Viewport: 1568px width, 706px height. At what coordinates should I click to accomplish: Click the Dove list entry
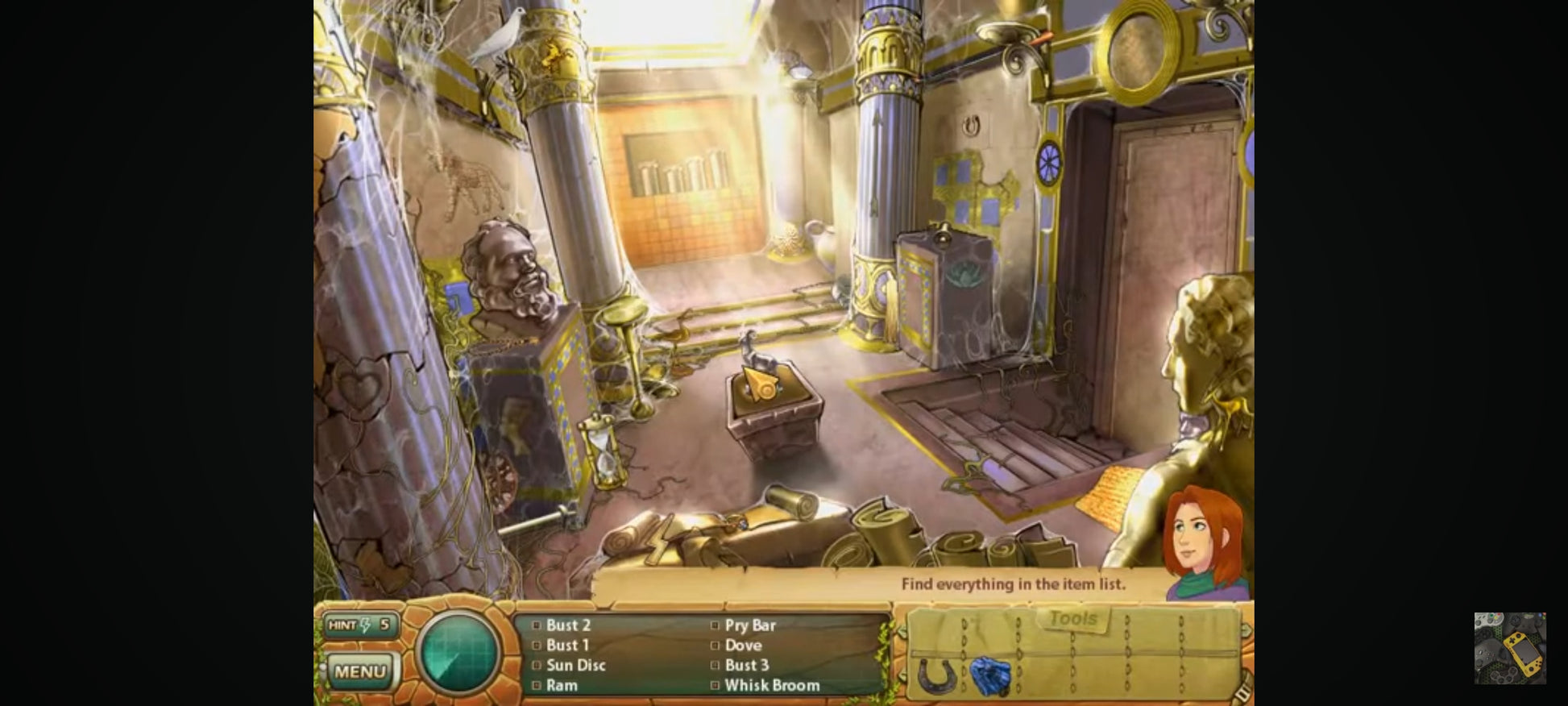742,646
